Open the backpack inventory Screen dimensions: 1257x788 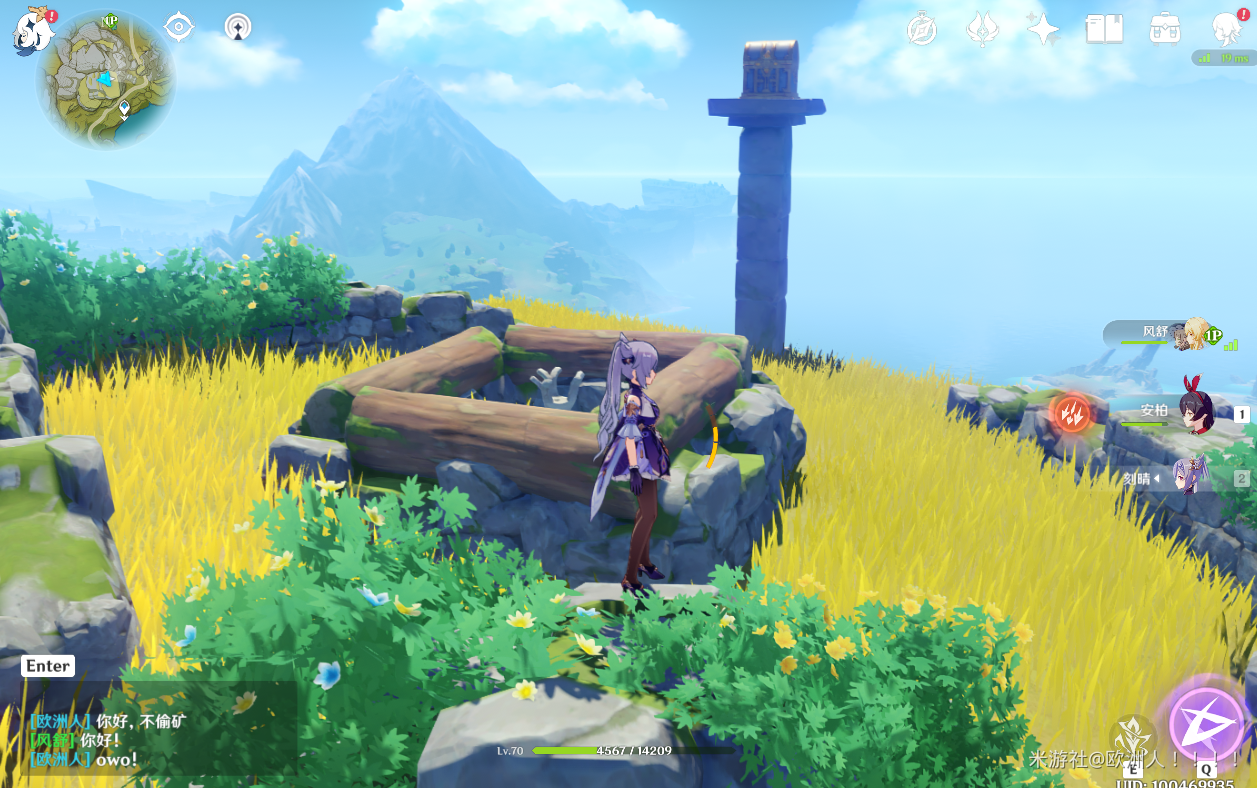click(x=1165, y=29)
